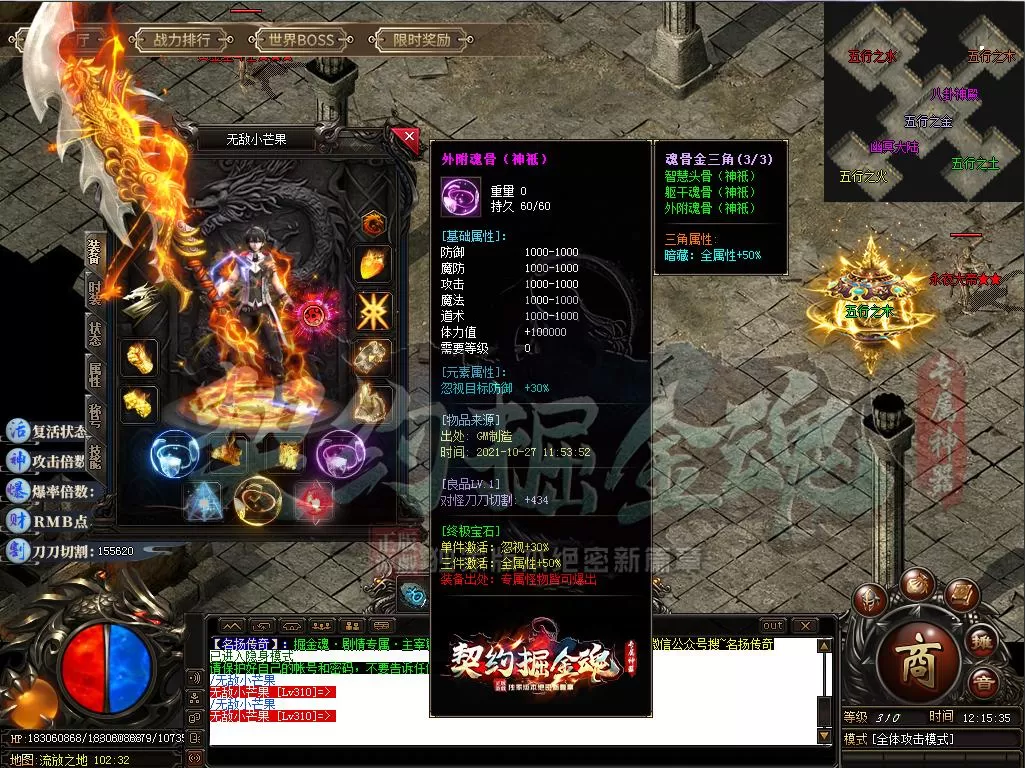The image size is (1025, 768).
Task: Open the 限时奖励 timed rewards
Action: [421, 41]
